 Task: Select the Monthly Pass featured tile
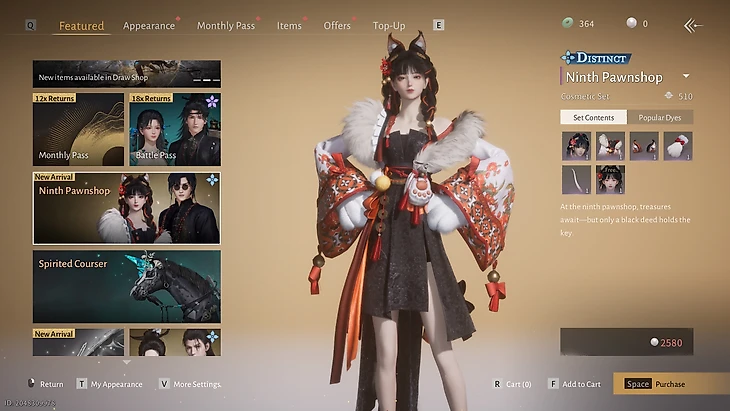pyautogui.click(x=78, y=129)
